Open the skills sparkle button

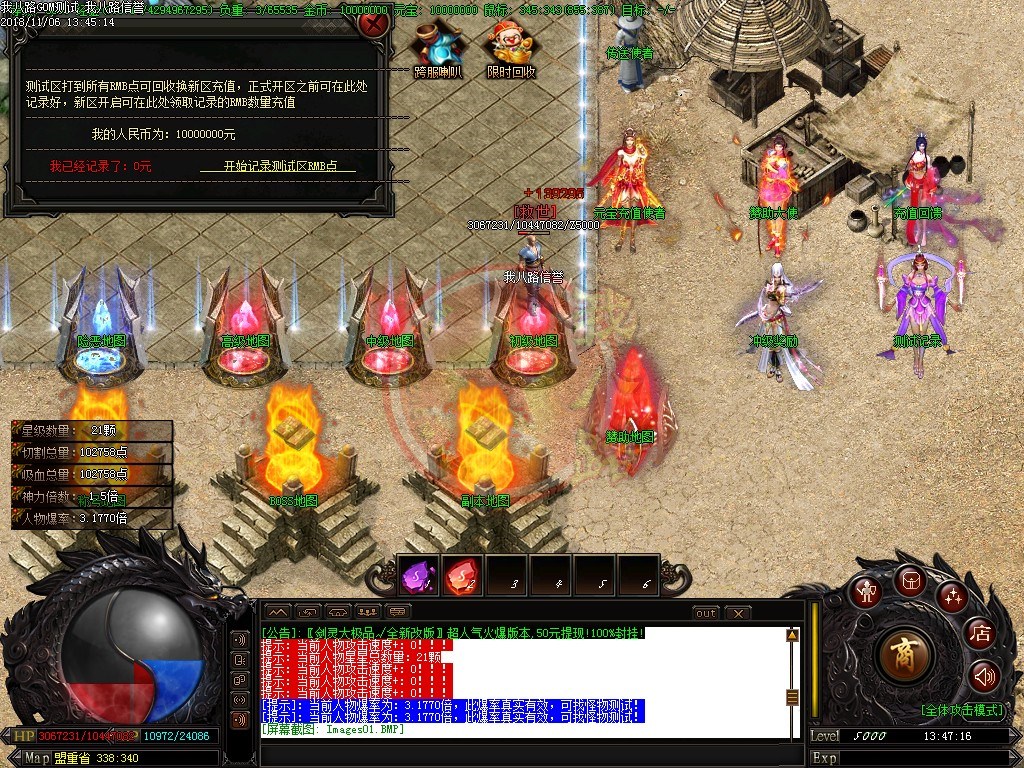(x=952, y=597)
